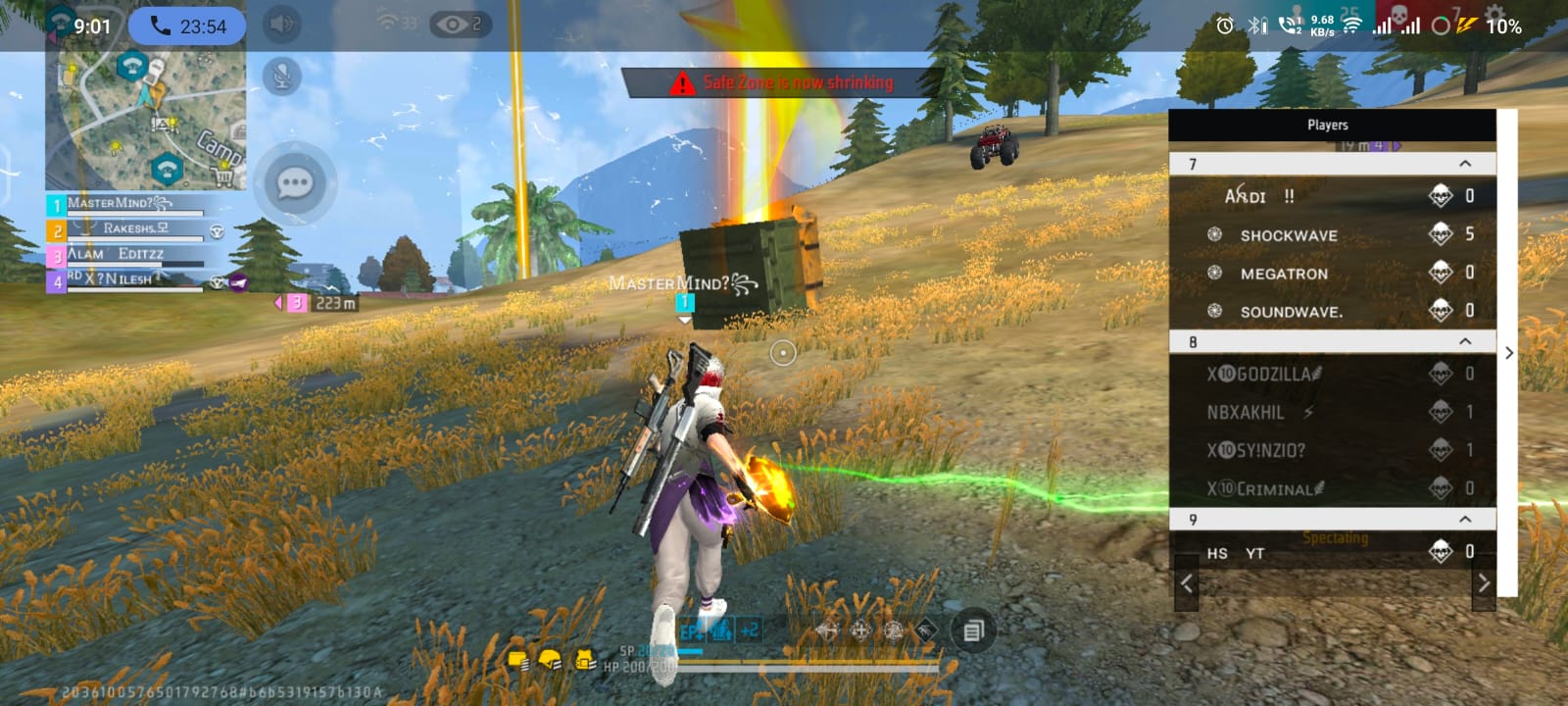1568x706 pixels.
Task: Open the quick chat bubble
Action: point(295,183)
